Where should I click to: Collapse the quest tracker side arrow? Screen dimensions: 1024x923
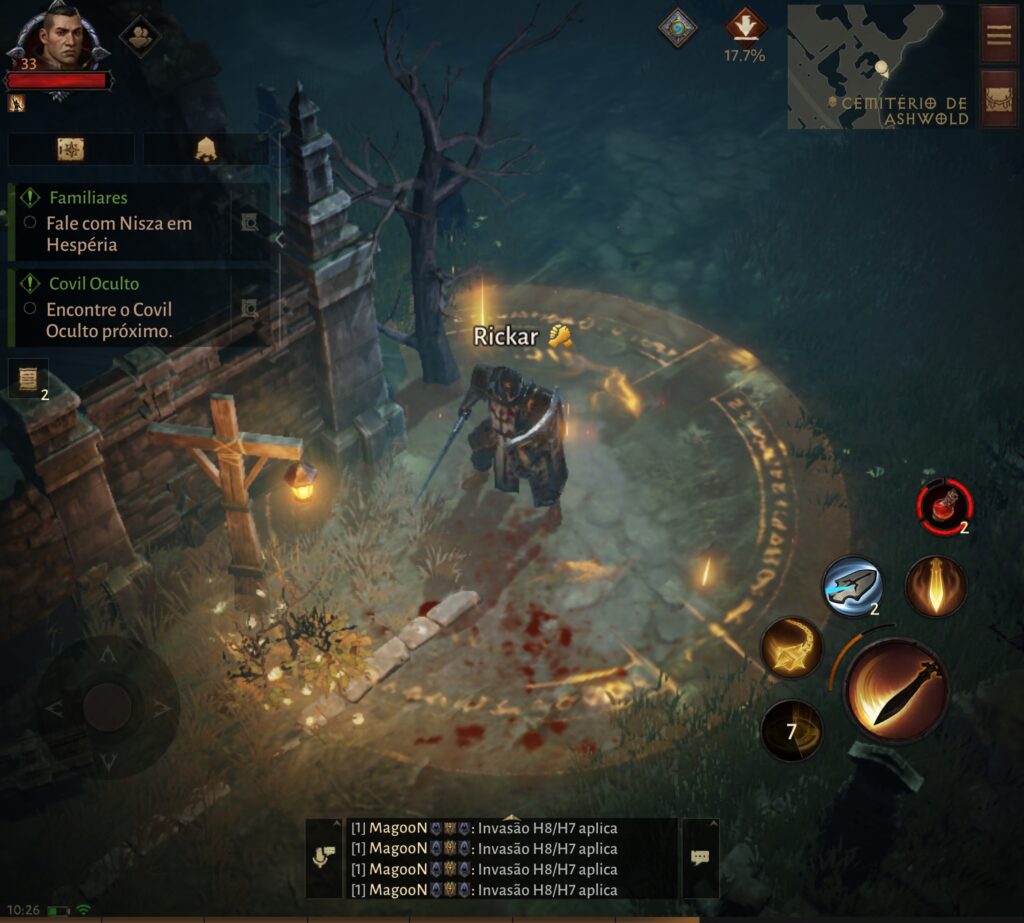280,240
